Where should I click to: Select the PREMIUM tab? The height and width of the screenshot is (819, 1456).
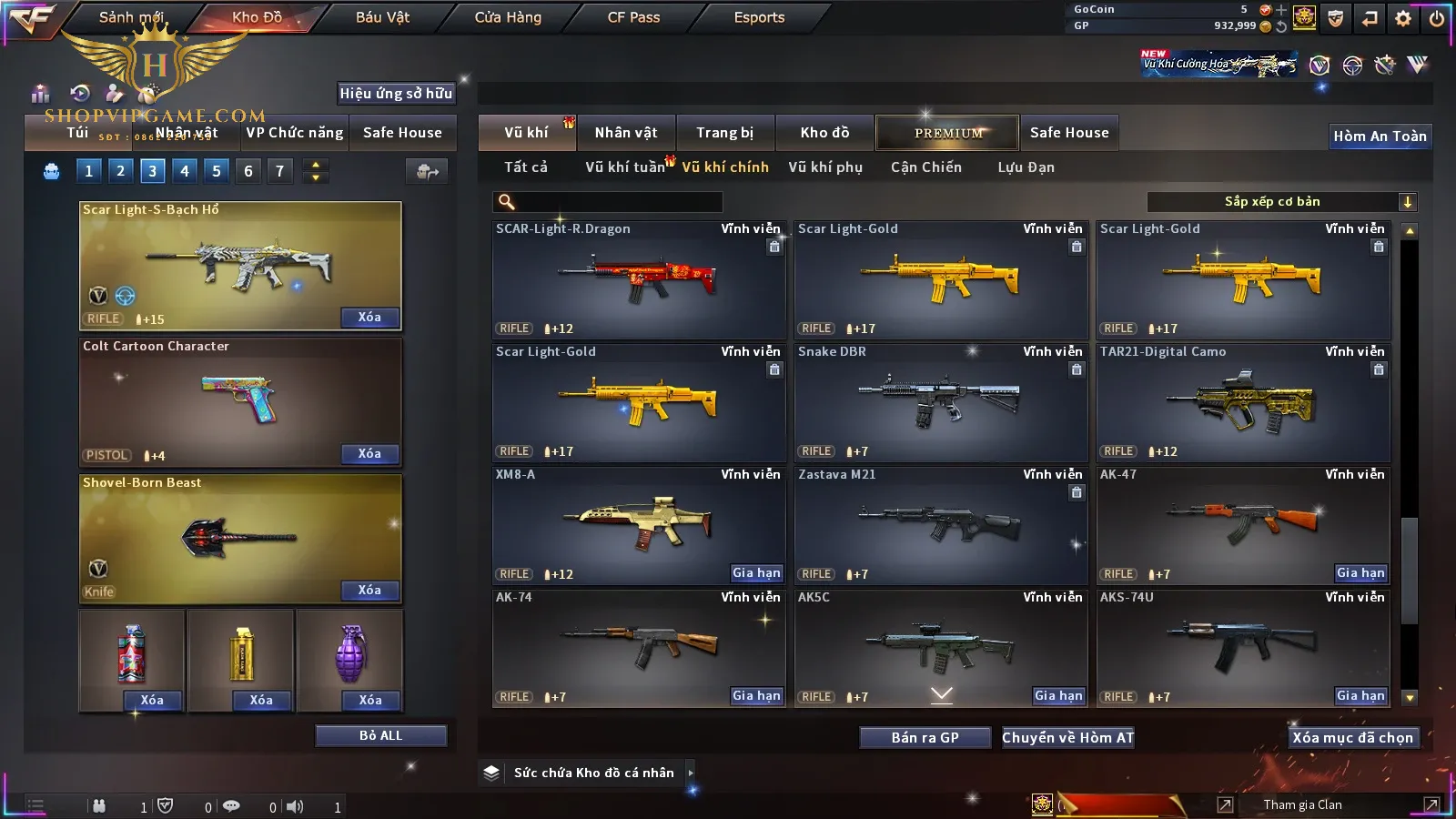948,133
